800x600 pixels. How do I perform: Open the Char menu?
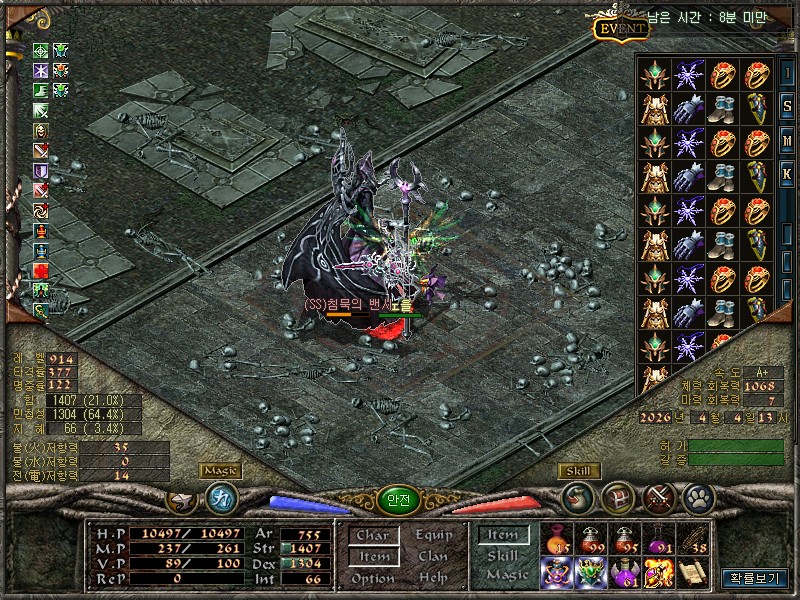(x=372, y=535)
